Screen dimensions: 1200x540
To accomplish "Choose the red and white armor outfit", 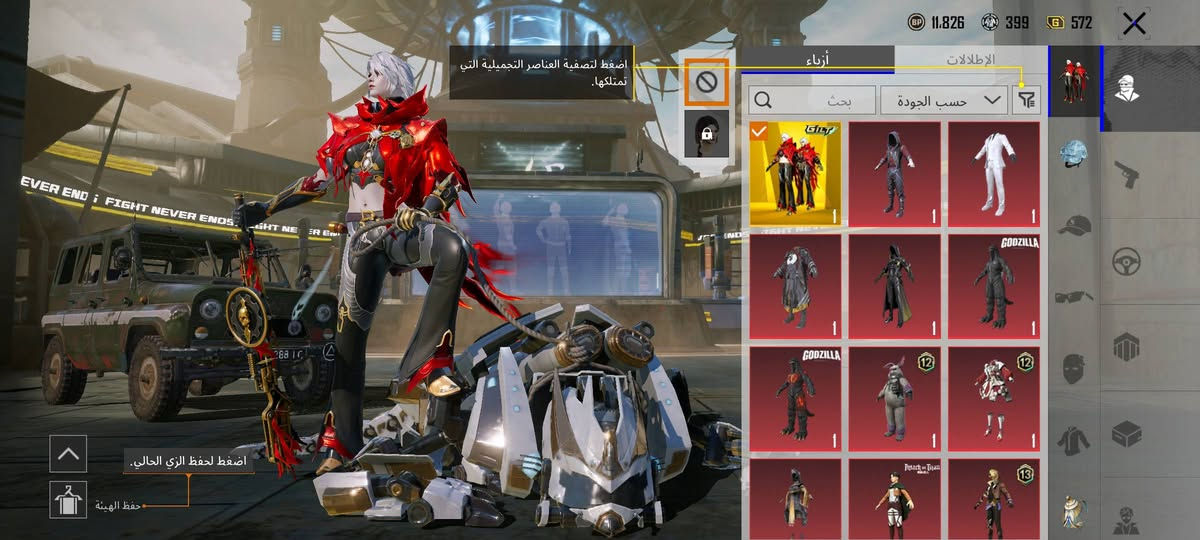I will (993, 394).
